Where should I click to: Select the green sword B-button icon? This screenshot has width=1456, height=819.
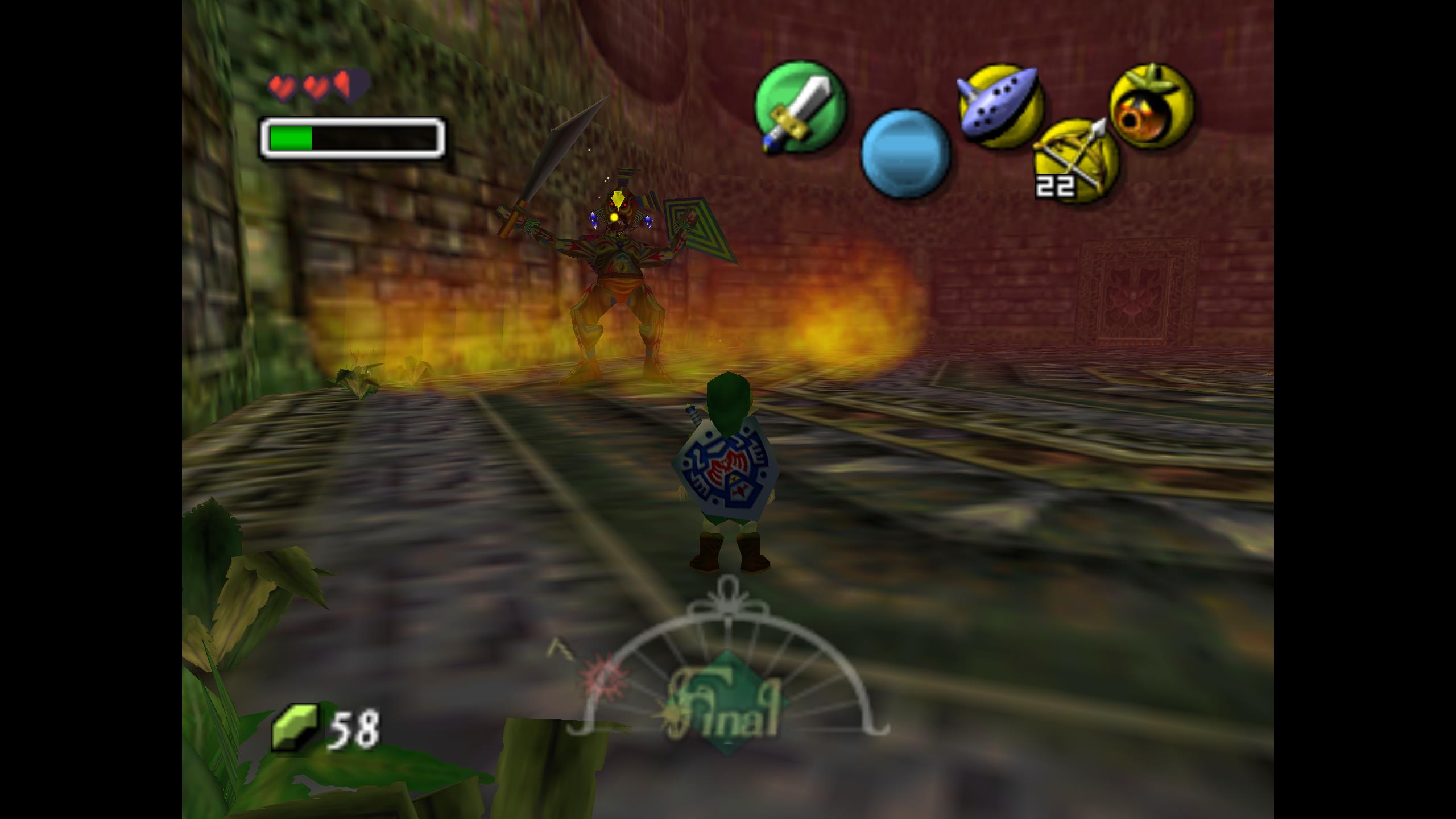point(800,107)
